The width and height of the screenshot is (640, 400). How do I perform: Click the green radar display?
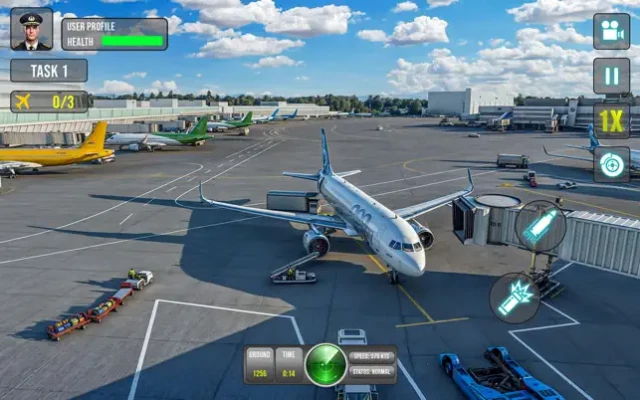[326, 364]
